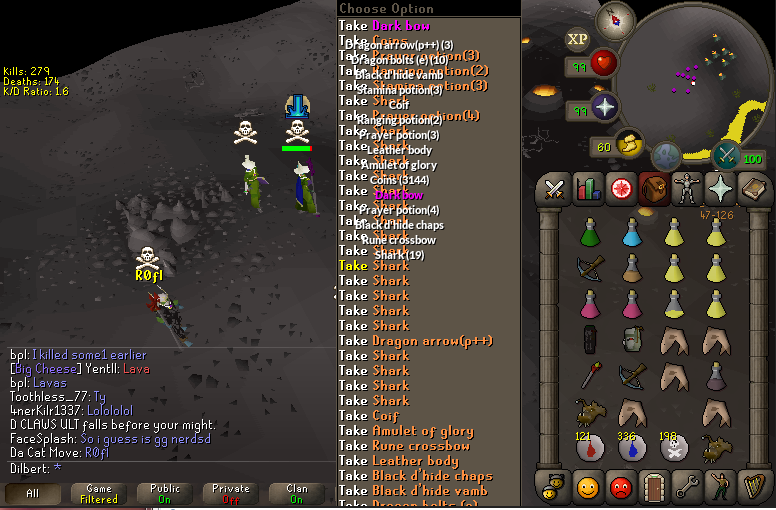Select the Private chat filter button
776x510 pixels.
point(230,494)
